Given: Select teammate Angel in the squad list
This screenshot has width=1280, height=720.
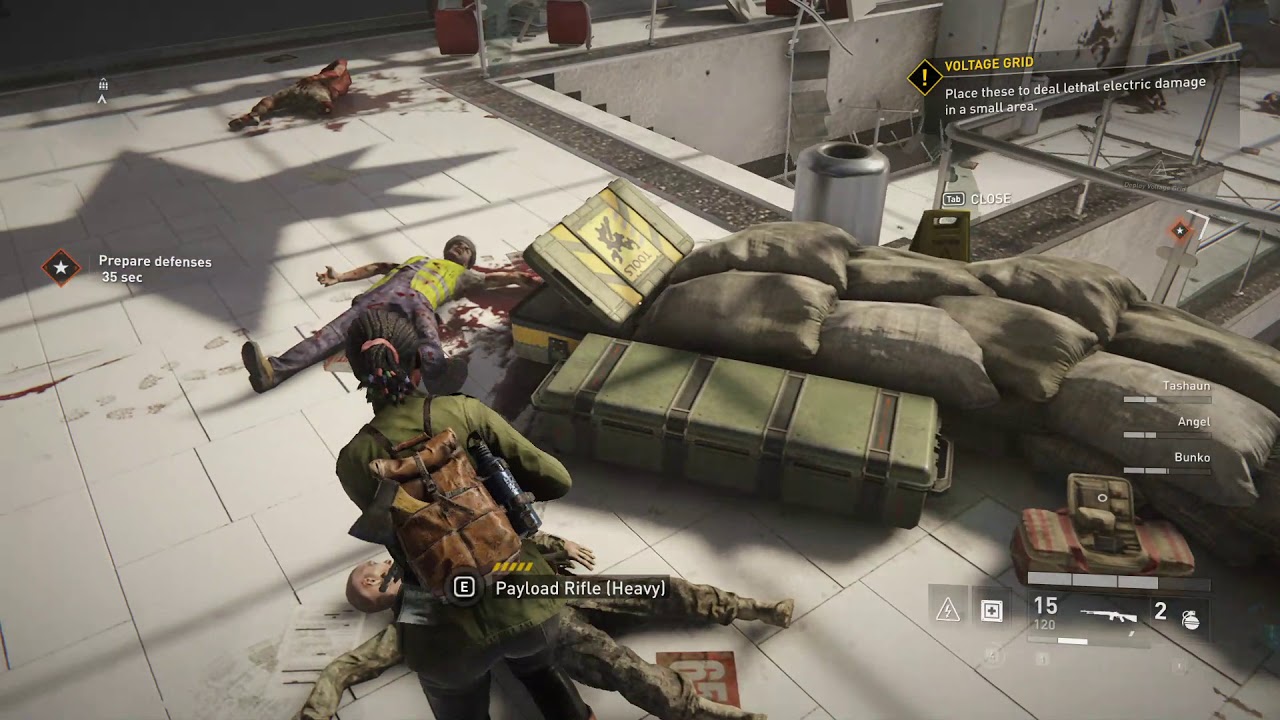Looking at the screenshot, I should pos(1193,422).
